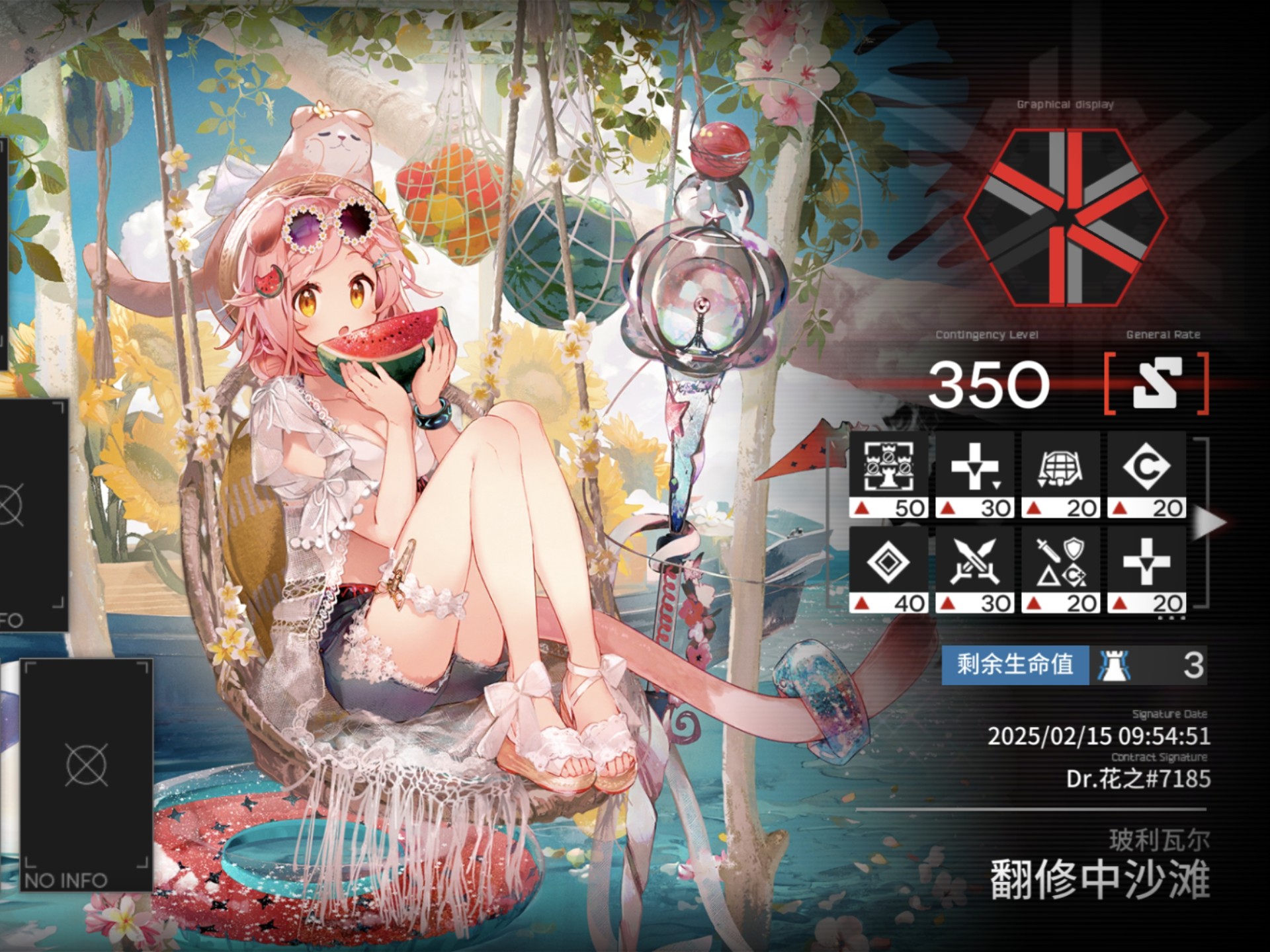
Task: Select the diamond C contract tag
Action: (1147, 474)
